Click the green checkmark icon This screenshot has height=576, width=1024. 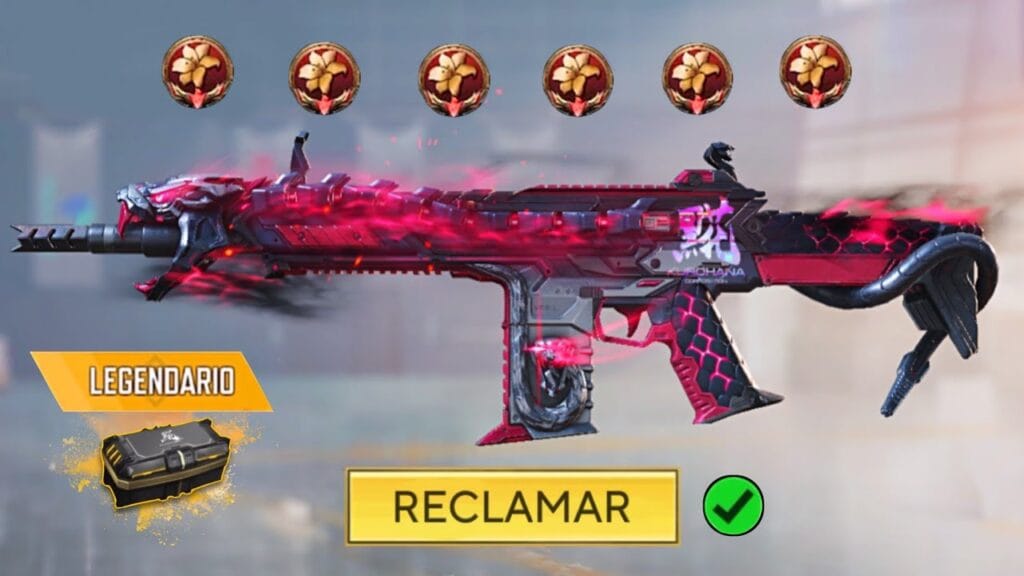pyautogui.click(x=733, y=505)
